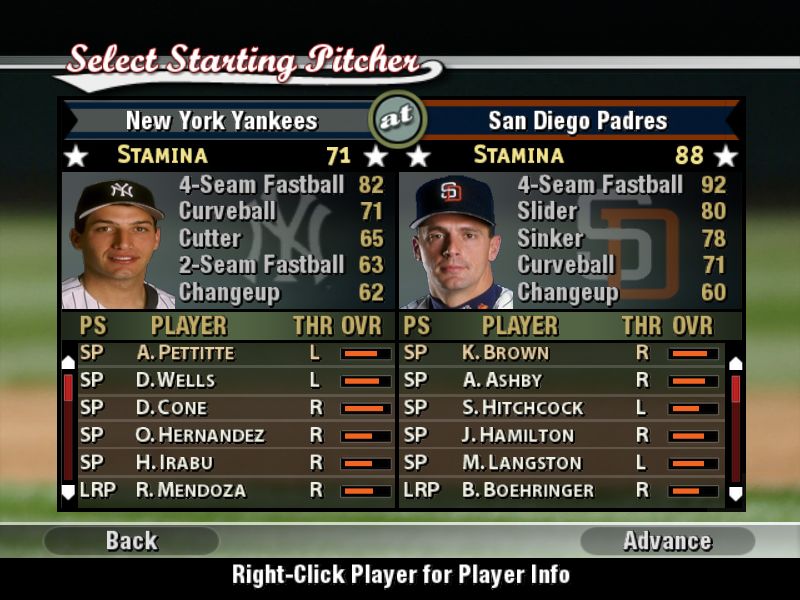Click the Yankees list scroll-down arrow
The height and width of the screenshot is (600, 800).
click(x=68, y=492)
